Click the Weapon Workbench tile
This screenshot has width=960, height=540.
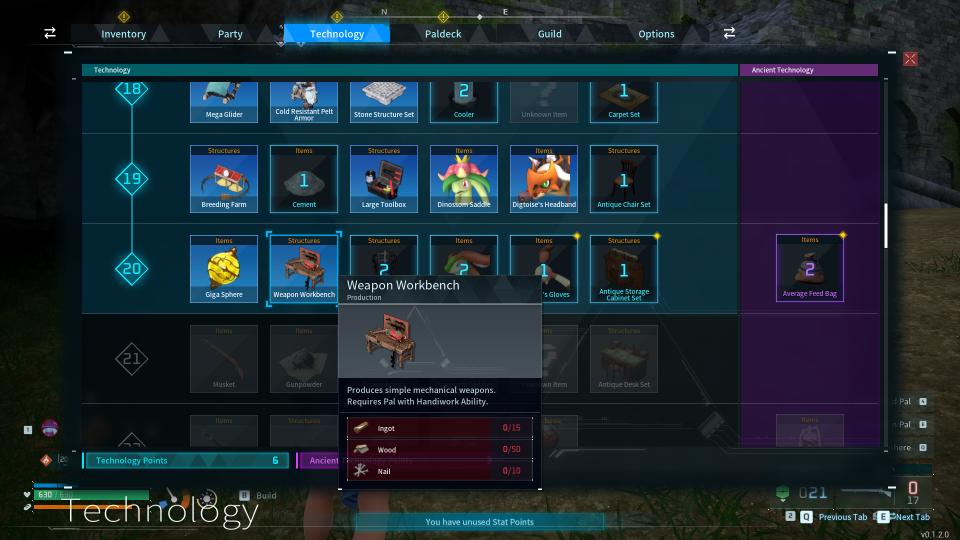[304, 269]
